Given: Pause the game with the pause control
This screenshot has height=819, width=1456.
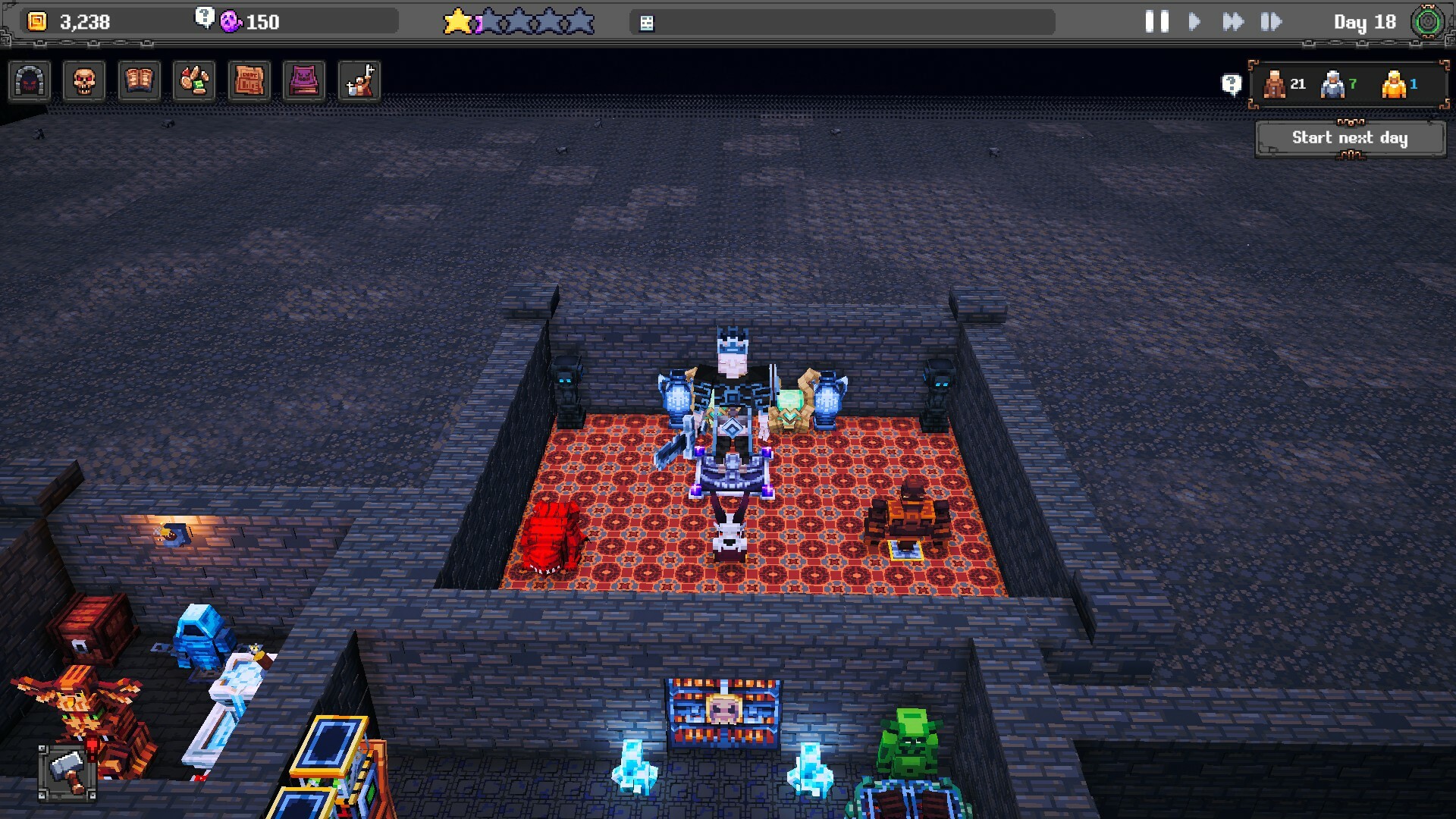Looking at the screenshot, I should tap(1155, 21).
